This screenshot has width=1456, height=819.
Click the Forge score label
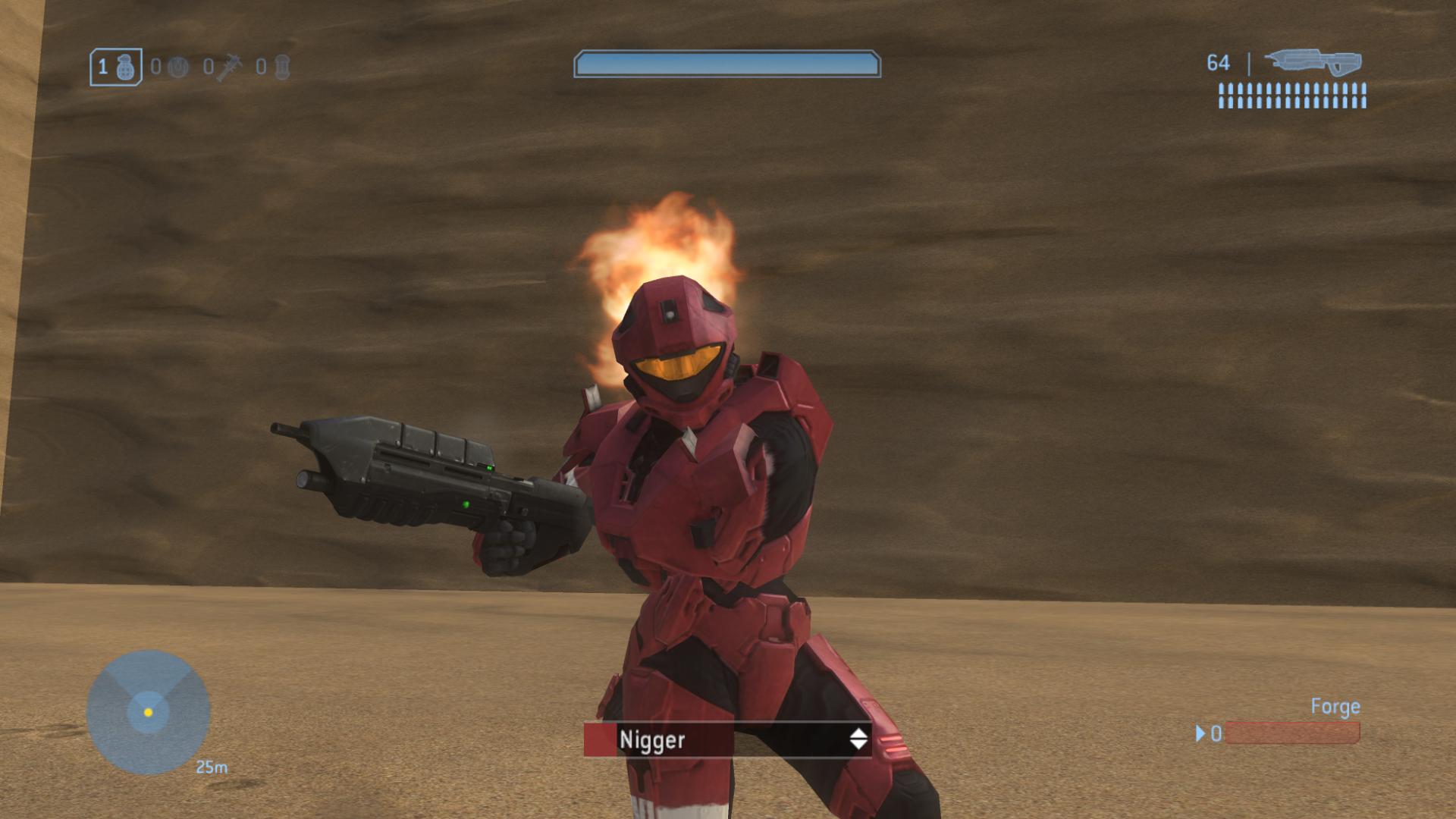click(1335, 707)
